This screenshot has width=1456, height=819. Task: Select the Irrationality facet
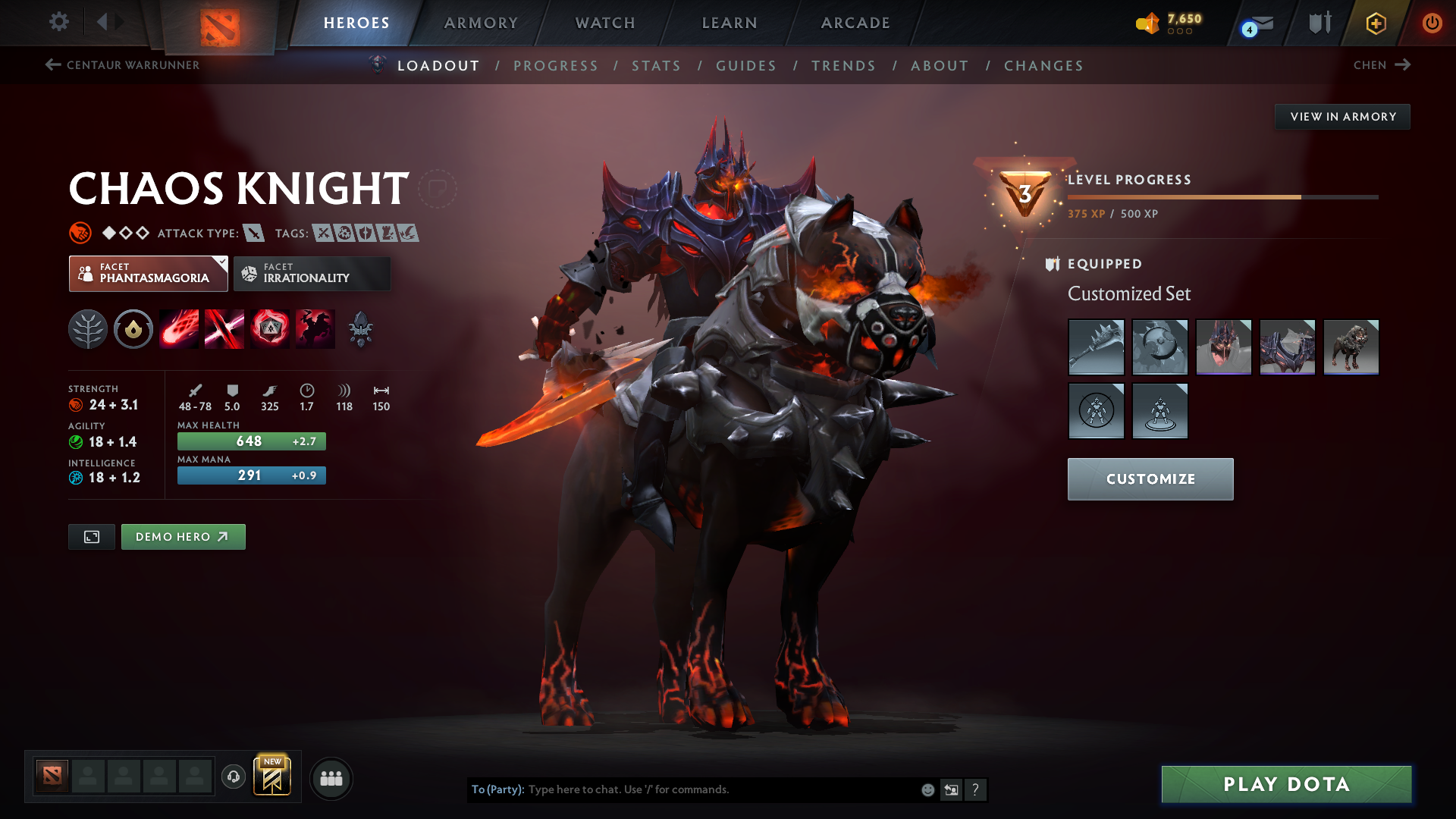312,273
